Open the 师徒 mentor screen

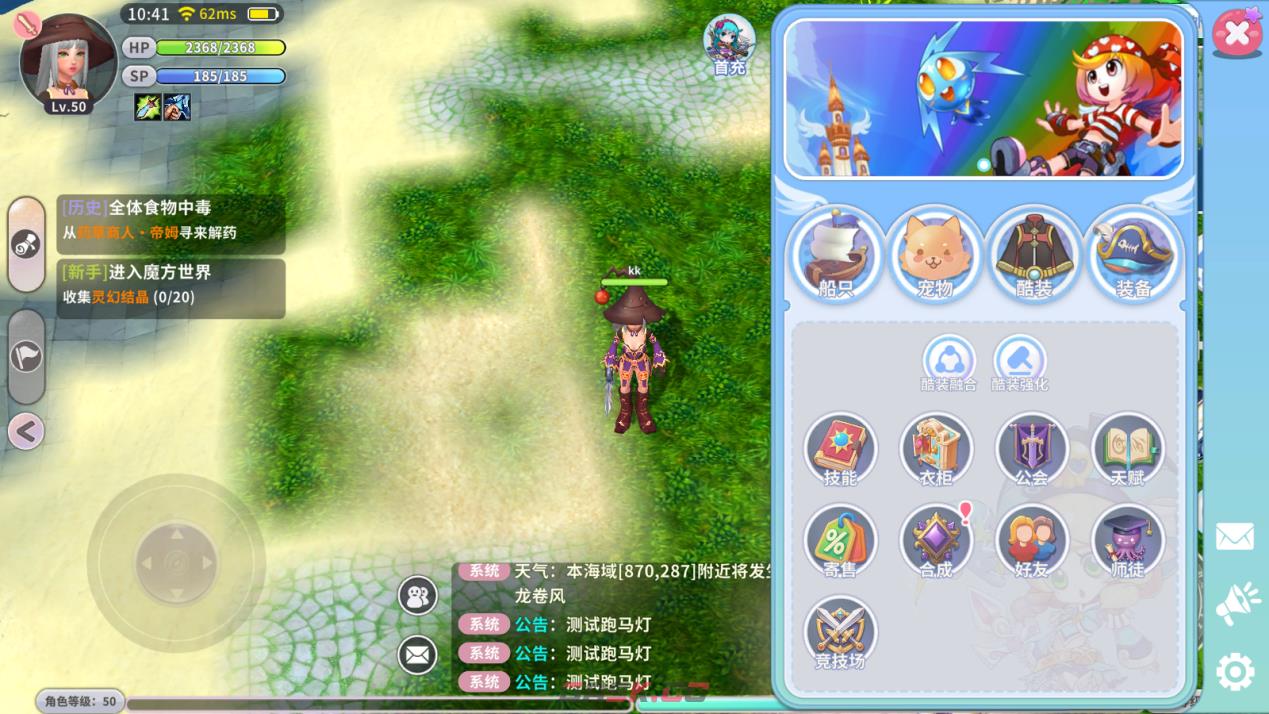[1127, 541]
